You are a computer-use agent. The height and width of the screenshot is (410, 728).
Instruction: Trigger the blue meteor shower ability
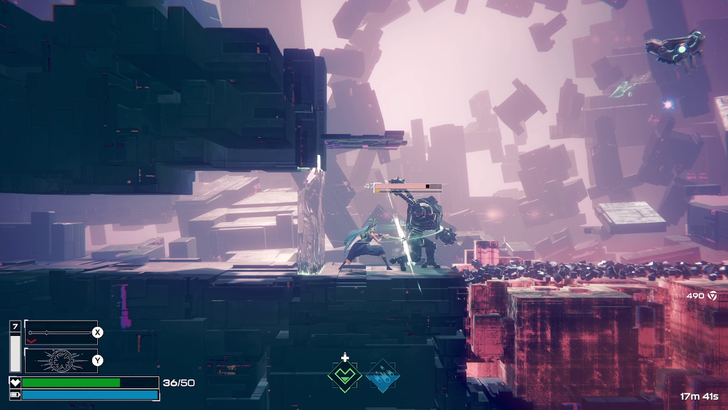(x=382, y=378)
